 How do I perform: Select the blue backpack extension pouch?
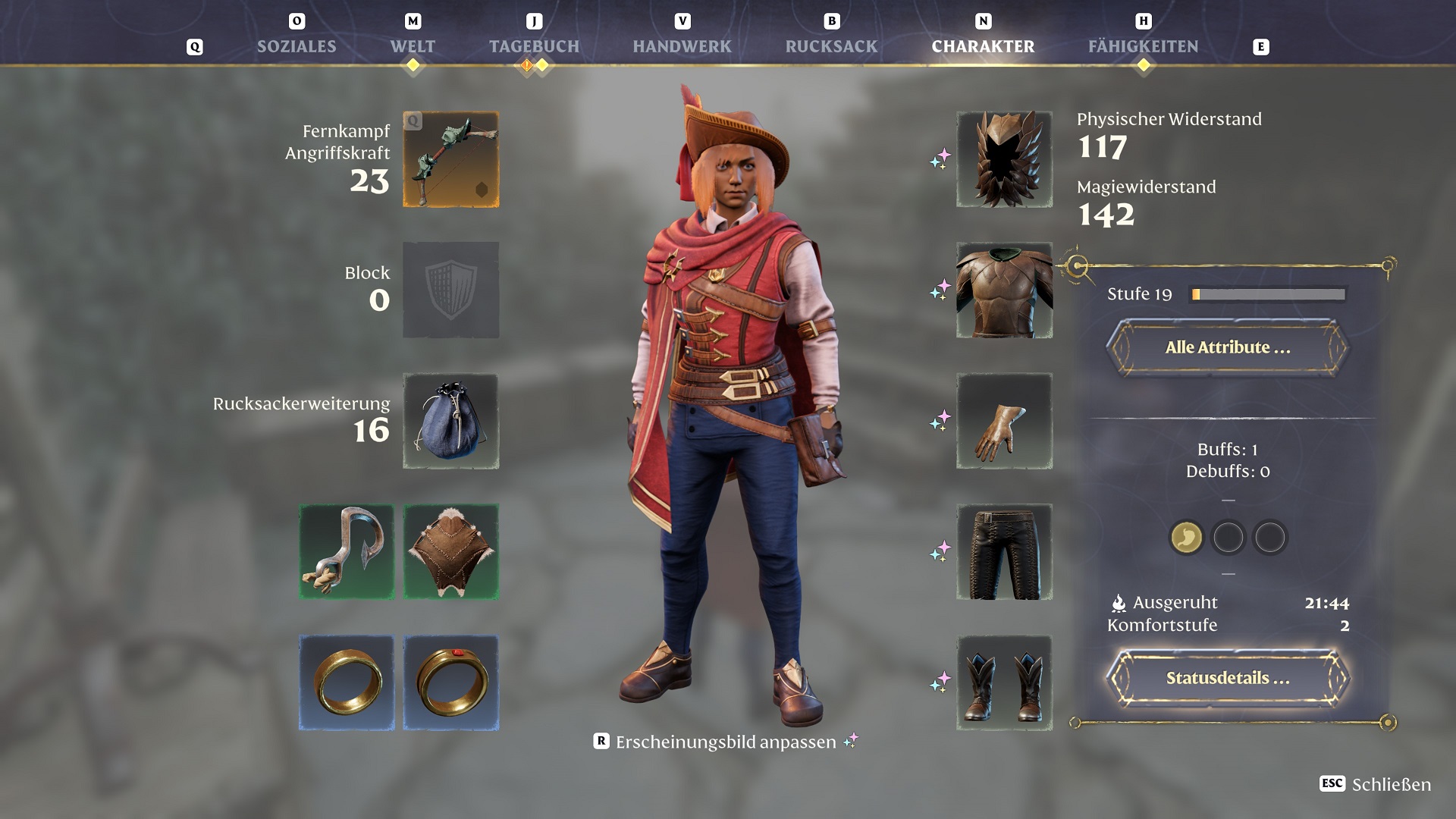(451, 421)
